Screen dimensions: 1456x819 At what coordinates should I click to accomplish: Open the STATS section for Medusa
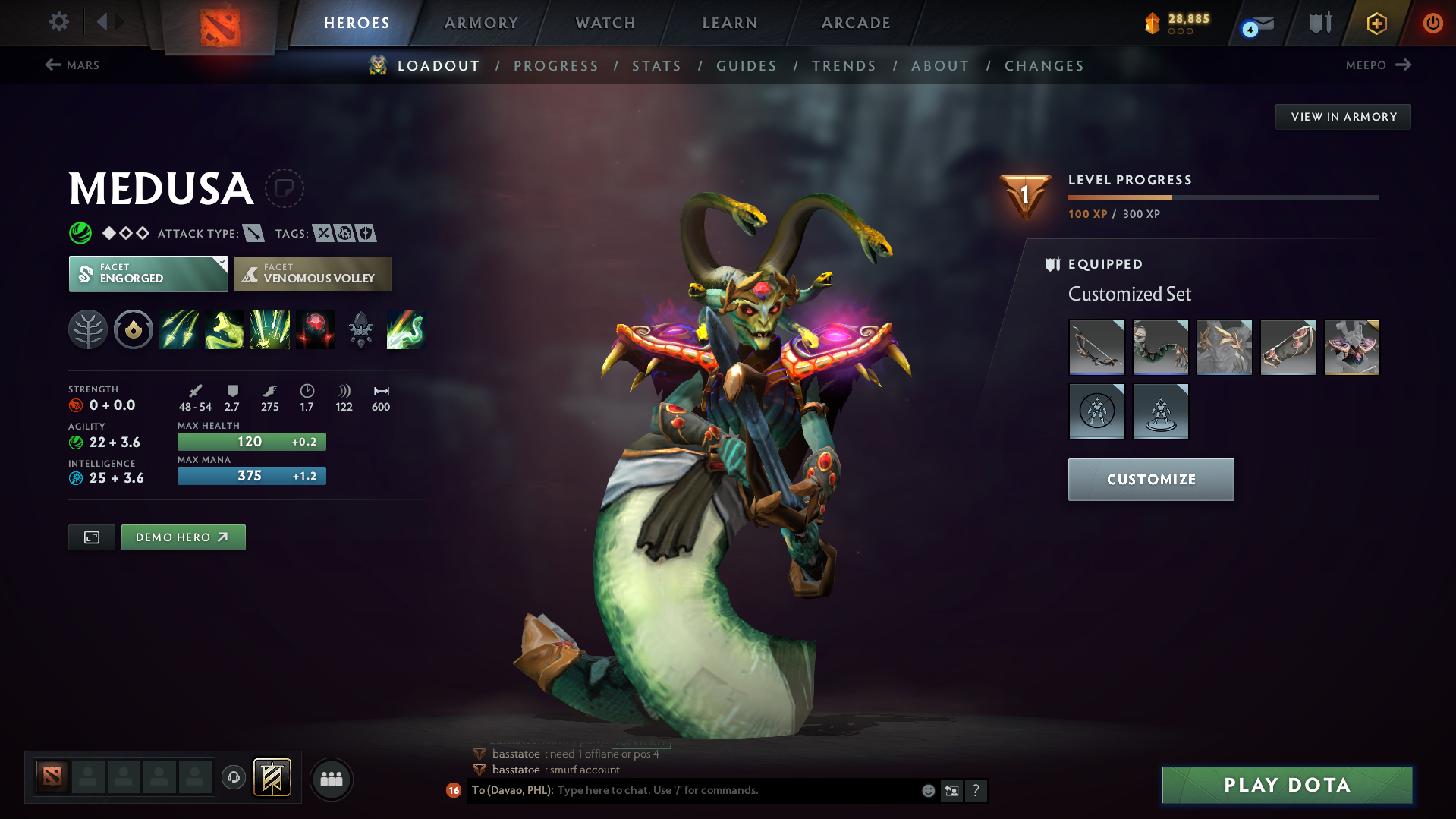[x=656, y=65]
